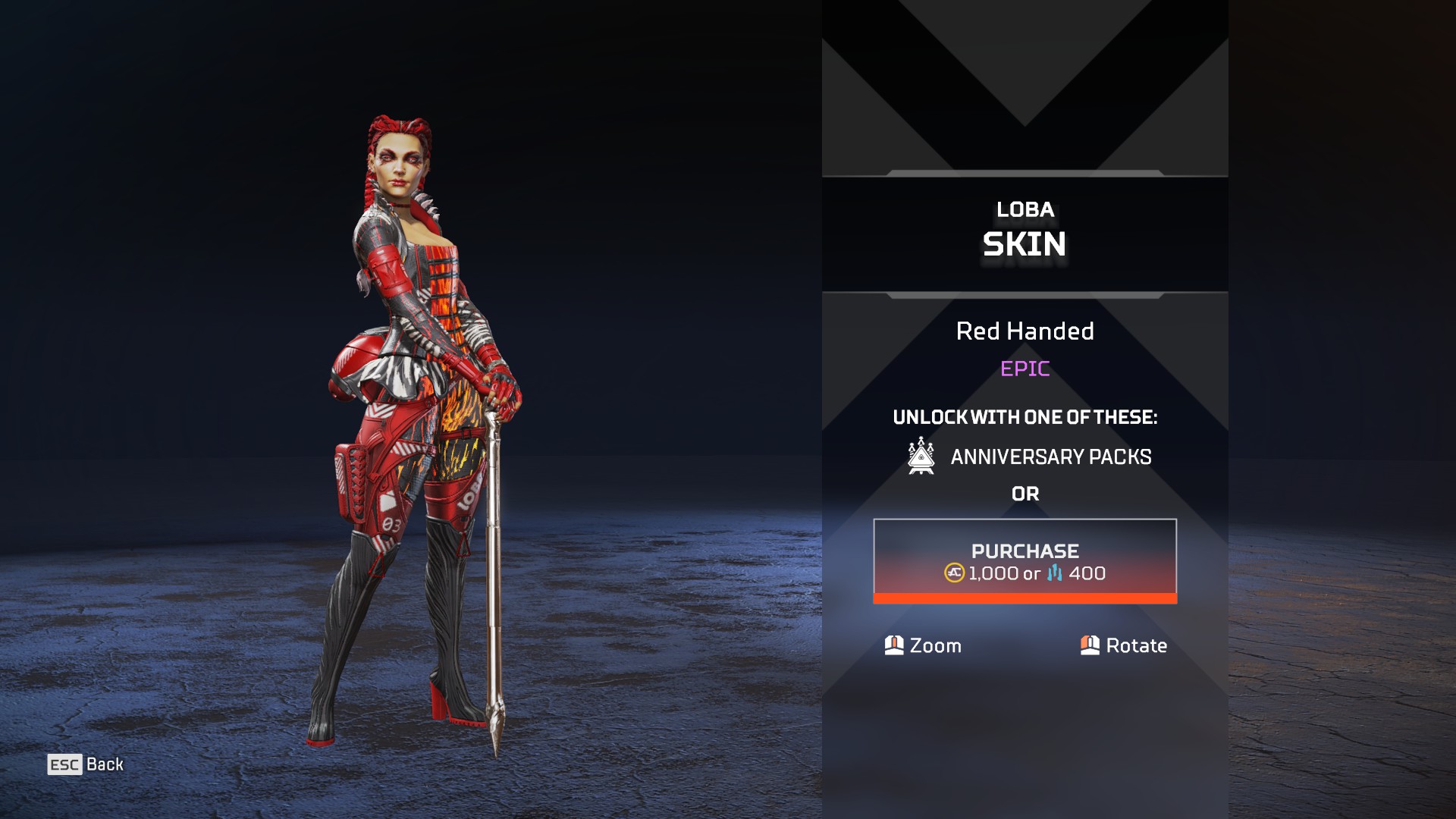The image size is (1456, 819).
Task: Purchase the Red Handed Loba skin
Action: (x=1025, y=561)
